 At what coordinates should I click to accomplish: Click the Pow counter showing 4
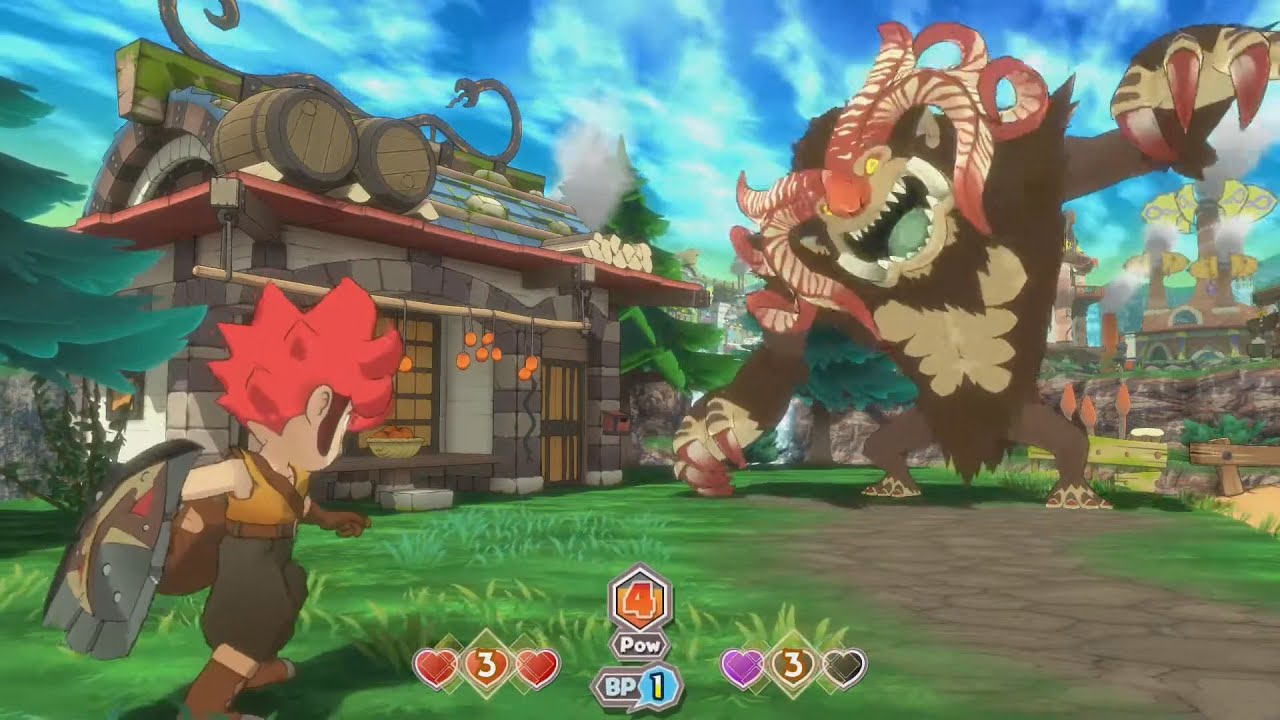click(640, 600)
